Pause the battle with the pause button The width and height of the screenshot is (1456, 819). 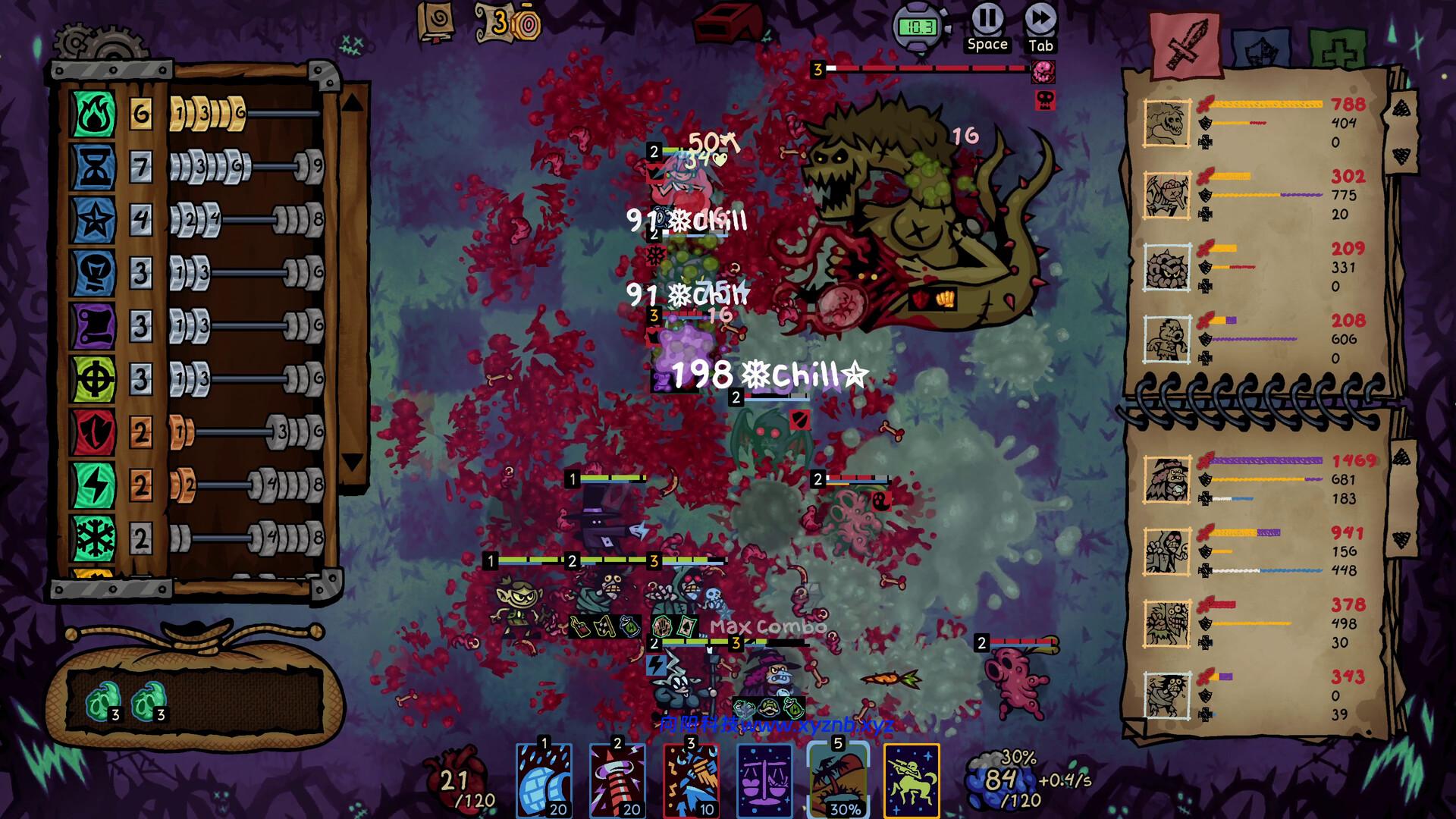(x=987, y=18)
